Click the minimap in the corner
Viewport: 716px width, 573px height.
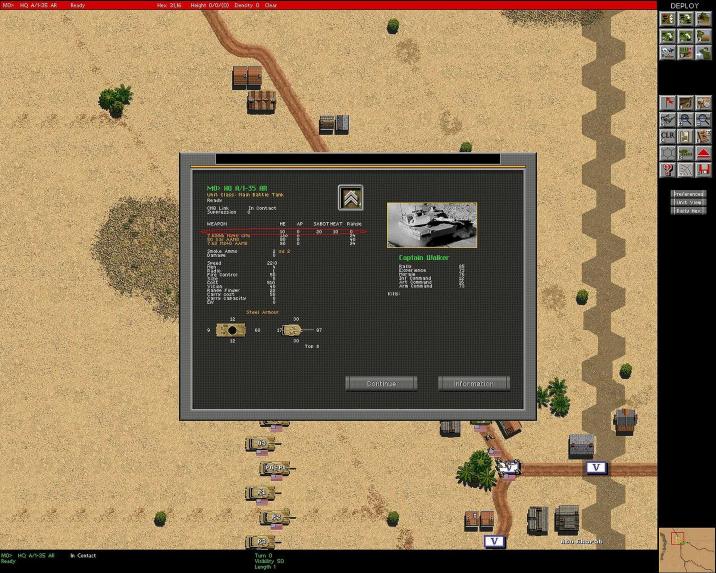(686, 548)
